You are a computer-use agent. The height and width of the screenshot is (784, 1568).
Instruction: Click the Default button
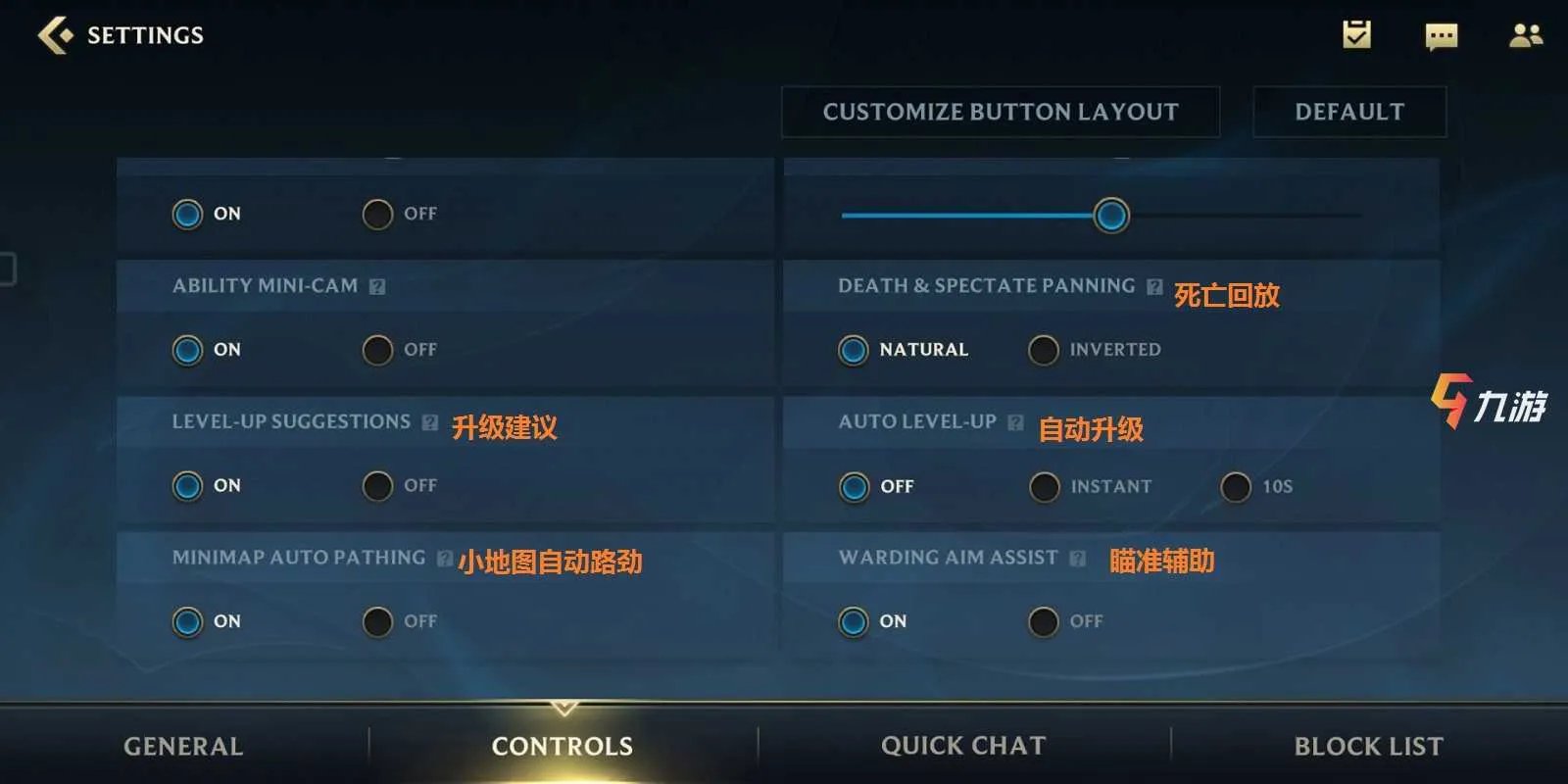point(1349,111)
